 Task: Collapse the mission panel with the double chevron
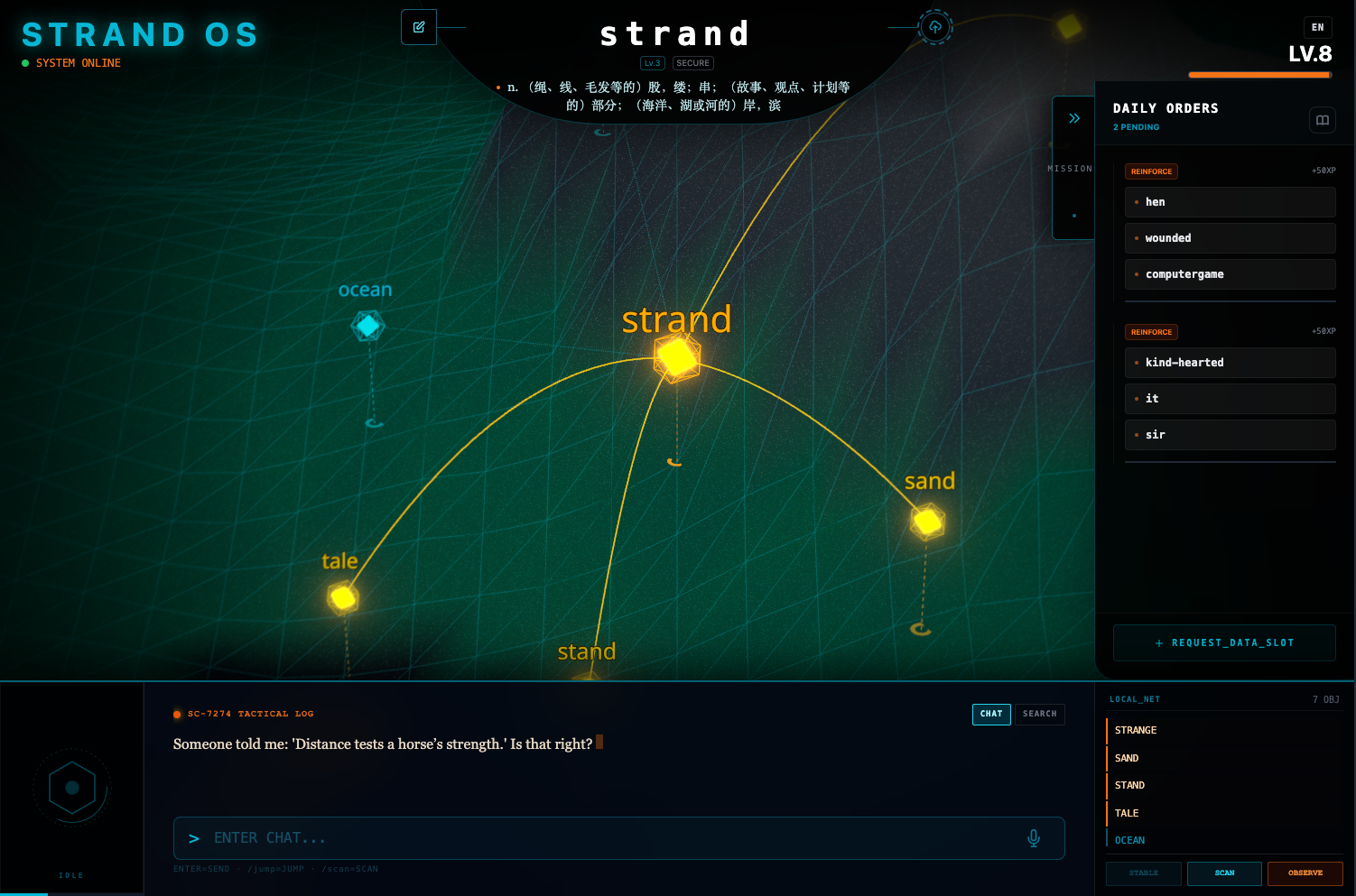point(1074,118)
